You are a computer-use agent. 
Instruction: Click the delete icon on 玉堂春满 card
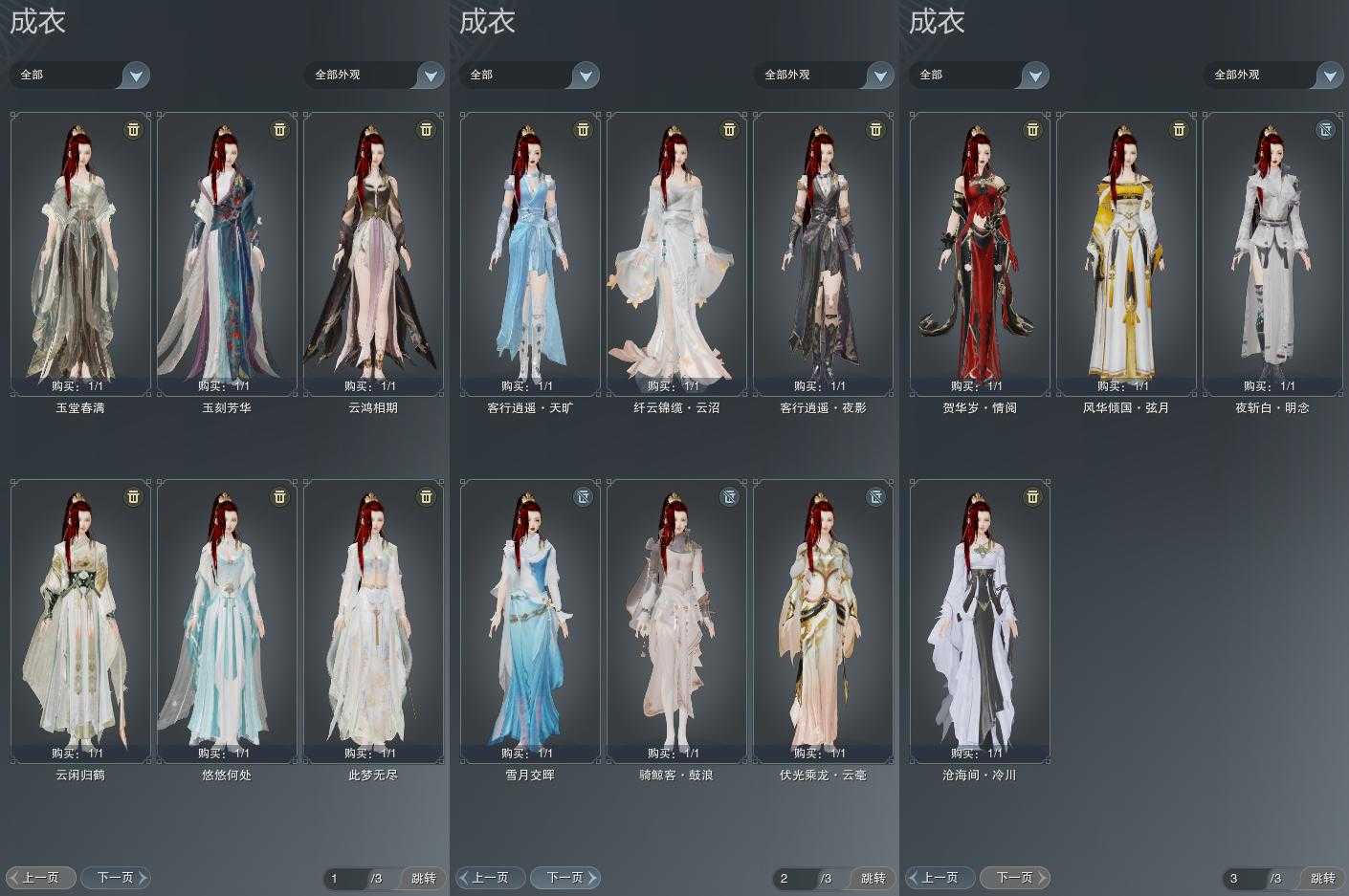(x=133, y=130)
